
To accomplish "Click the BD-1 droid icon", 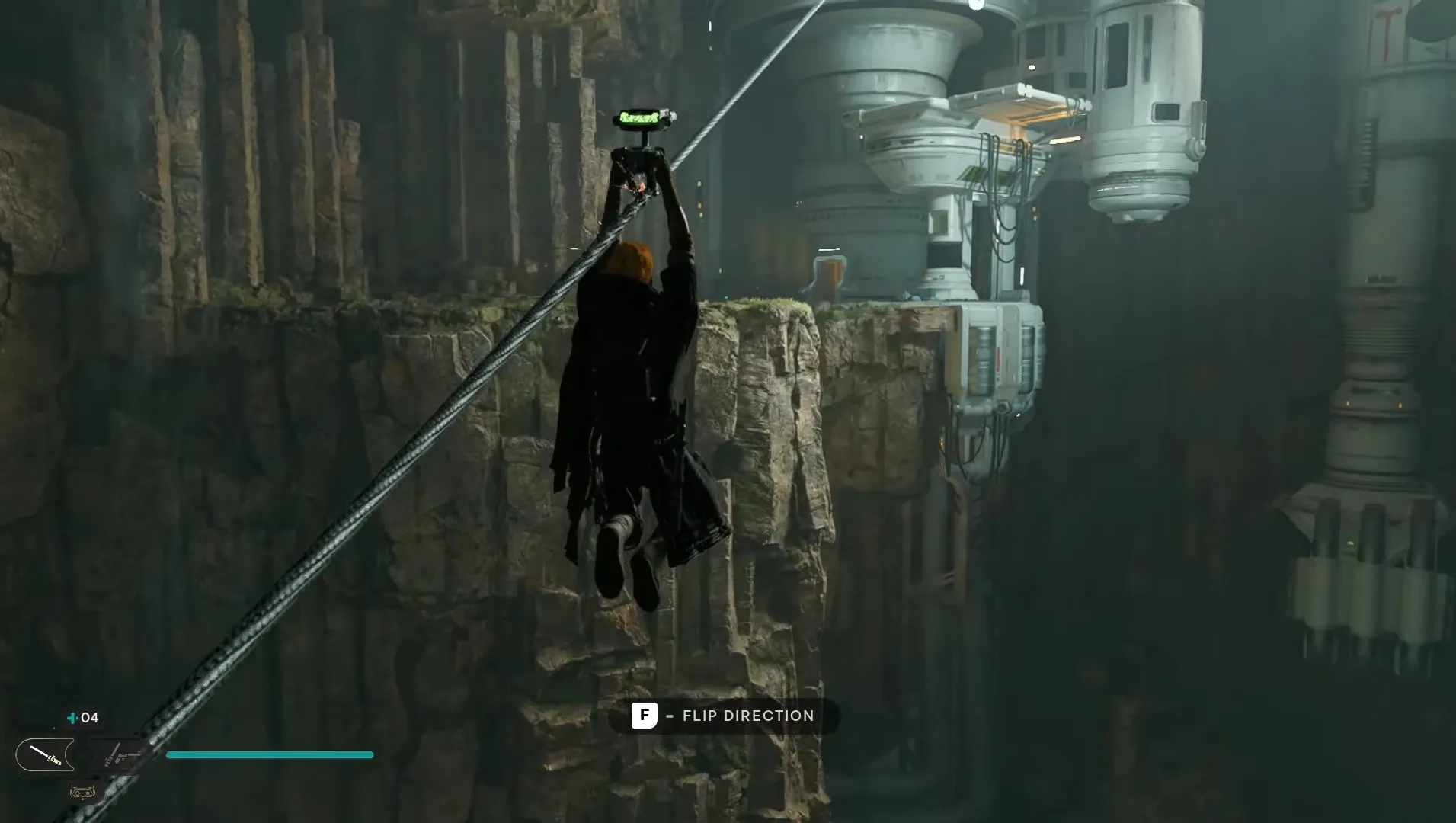I will pos(83,793).
